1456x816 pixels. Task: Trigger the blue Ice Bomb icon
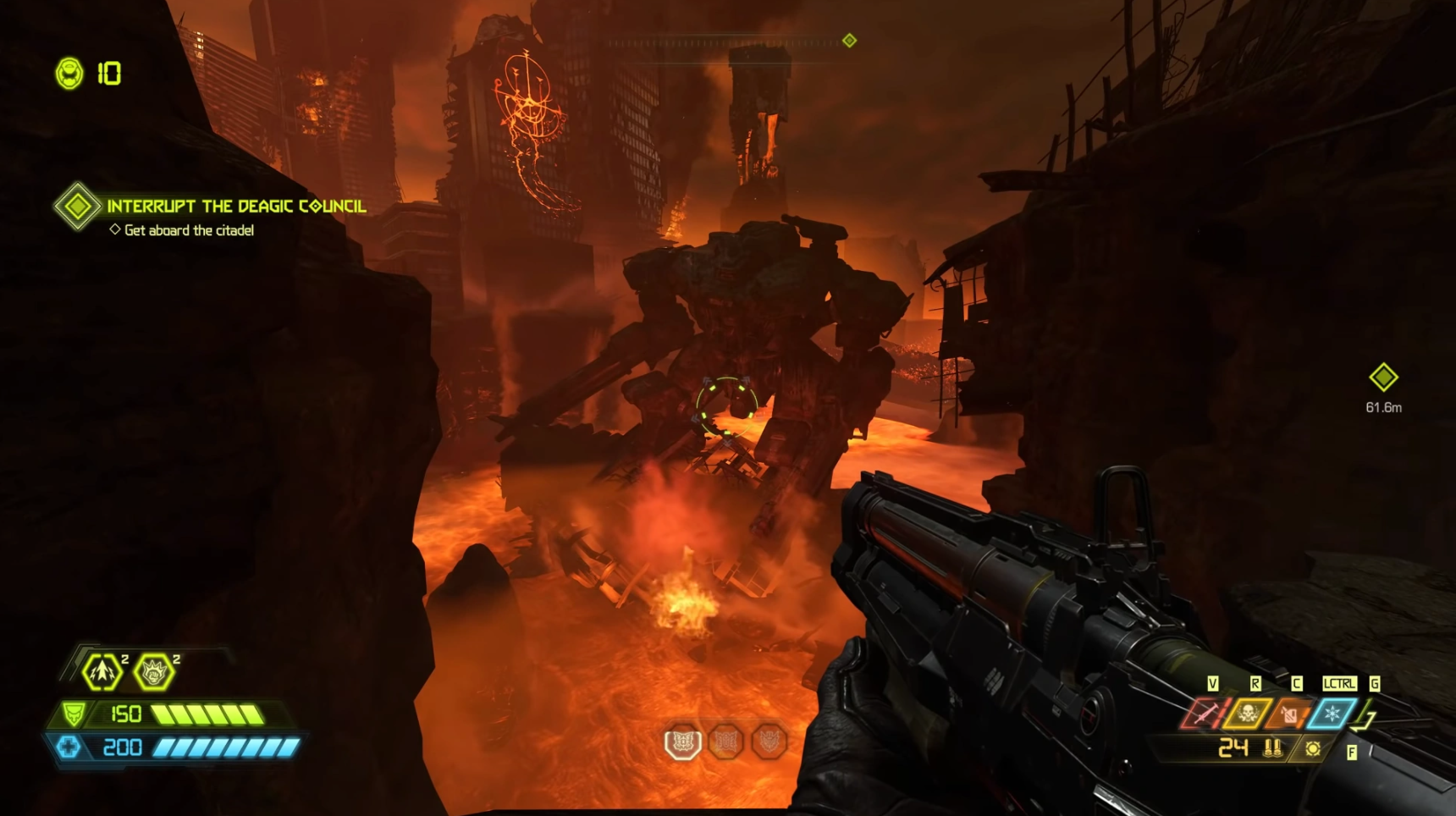click(x=1332, y=714)
